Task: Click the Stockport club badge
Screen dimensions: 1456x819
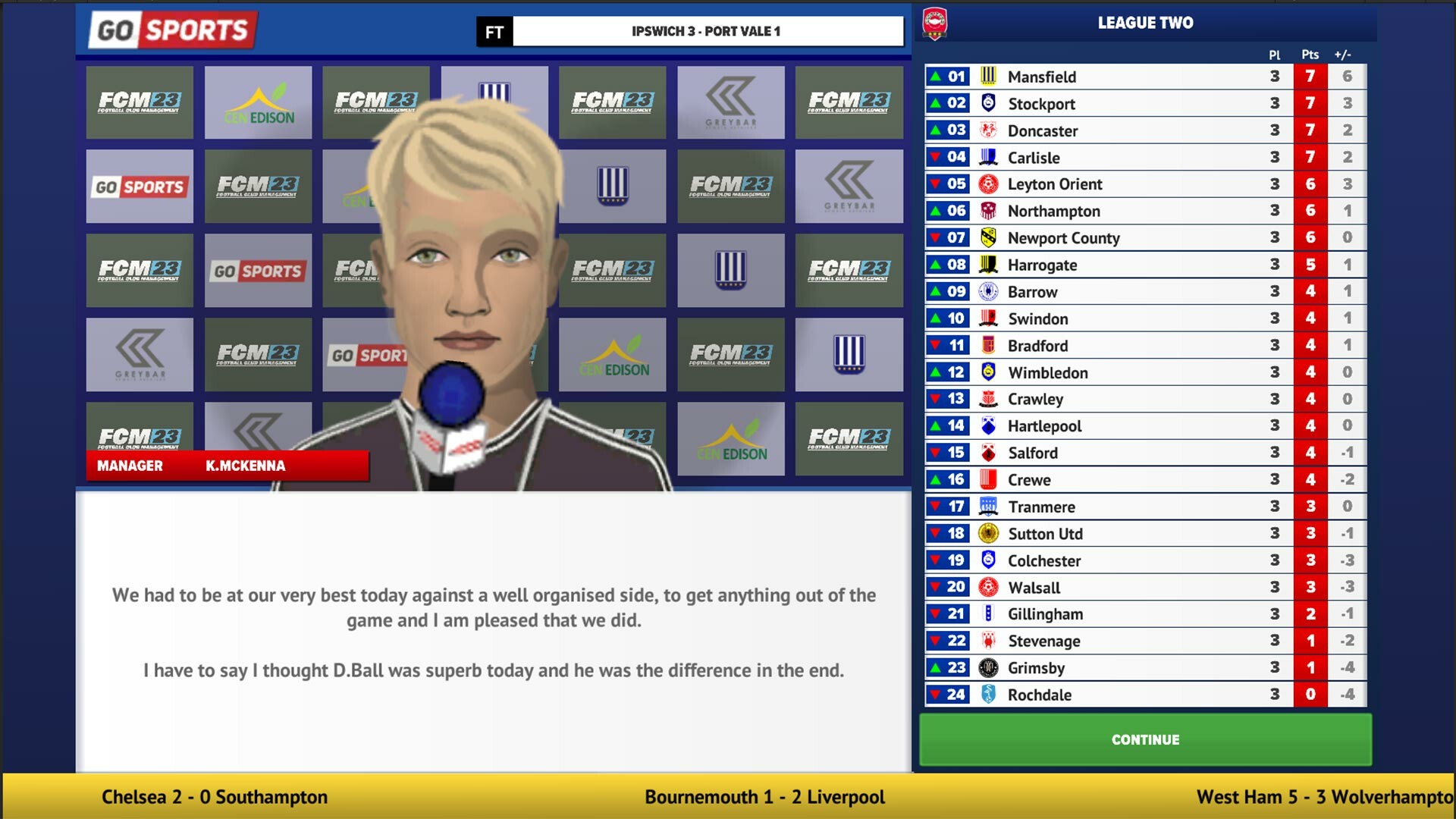Action: click(x=990, y=103)
